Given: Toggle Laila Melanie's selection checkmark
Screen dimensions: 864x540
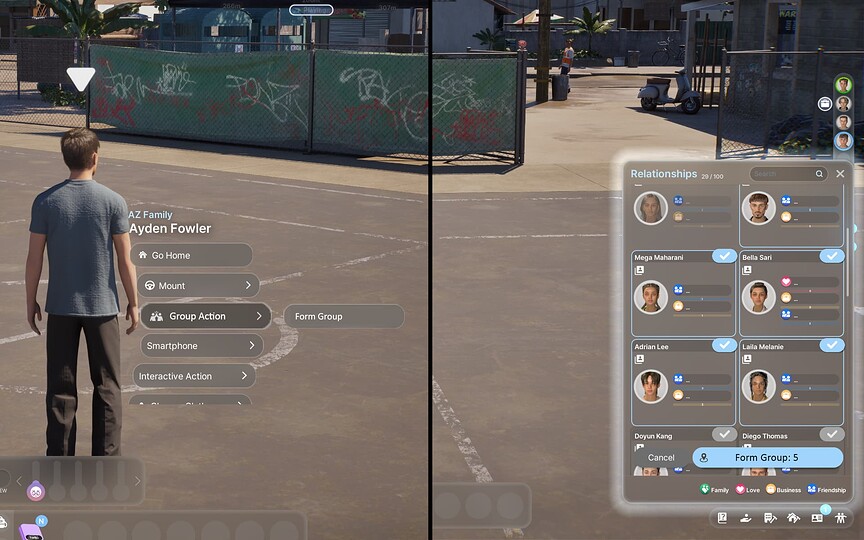Looking at the screenshot, I should pyautogui.click(x=832, y=345).
